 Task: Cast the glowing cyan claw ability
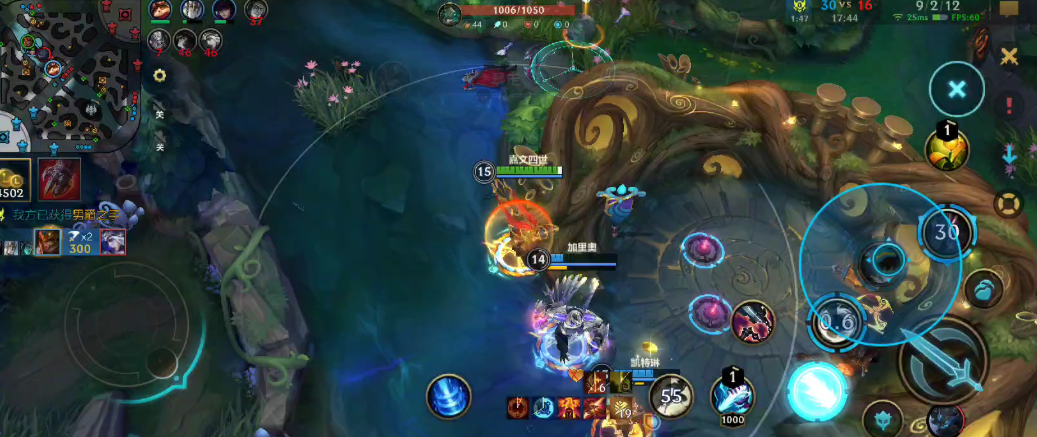point(818,389)
